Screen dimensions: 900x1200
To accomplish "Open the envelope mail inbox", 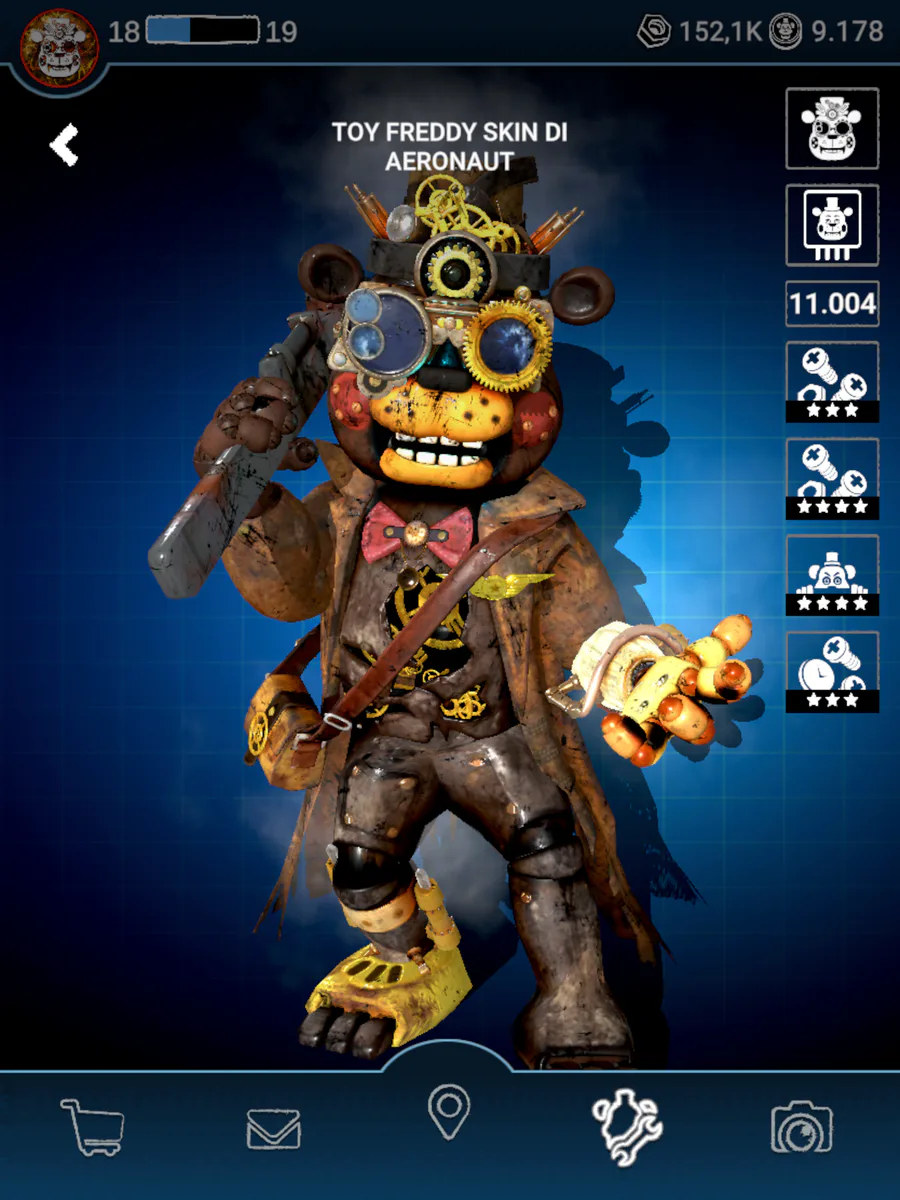I will (273, 1130).
